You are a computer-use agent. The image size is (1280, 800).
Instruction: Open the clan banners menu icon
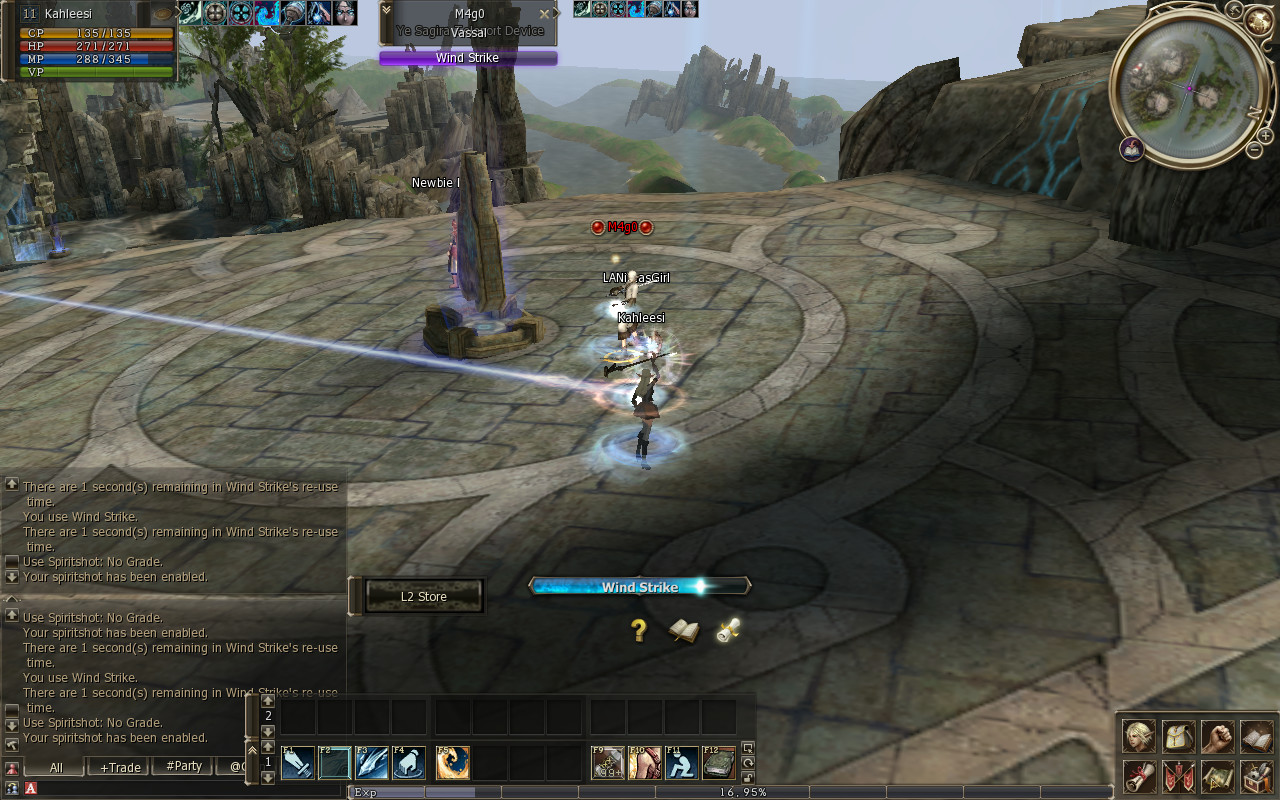[1178, 776]
